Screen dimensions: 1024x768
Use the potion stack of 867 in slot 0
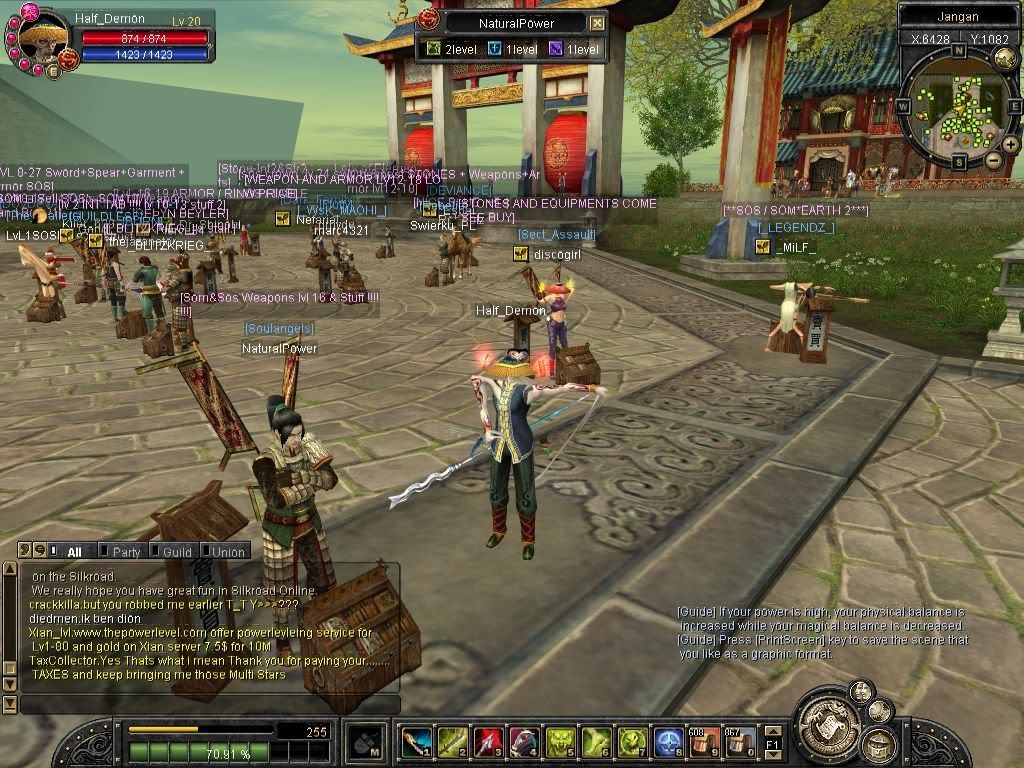tap(740, 742)
